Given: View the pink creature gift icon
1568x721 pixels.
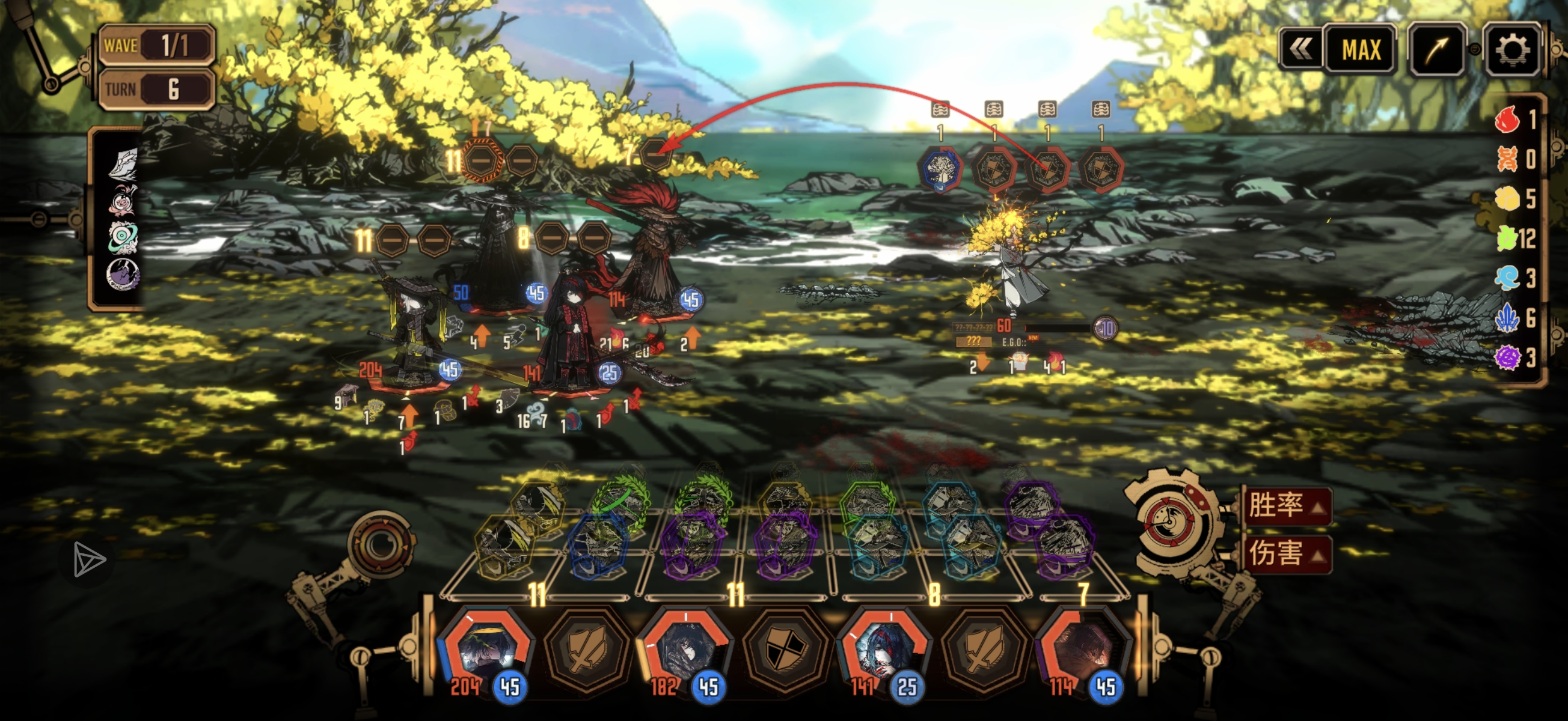Looking at the screenshot, I should 122,201.
